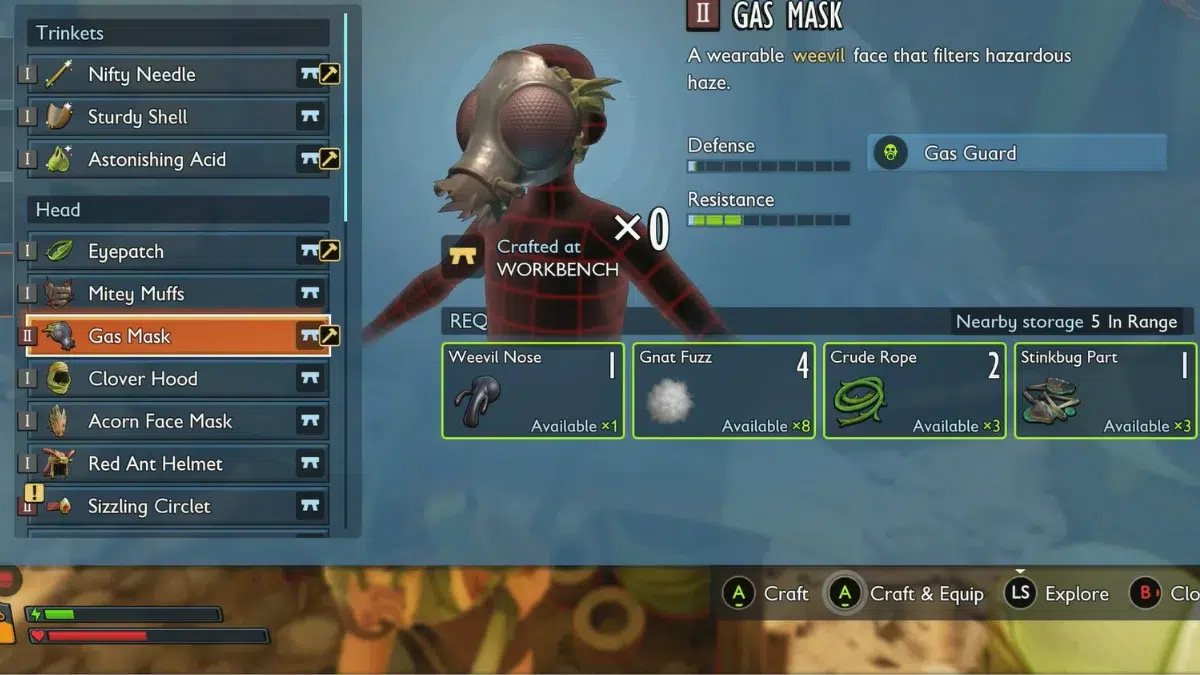The width and height of the screenshot is (1200, 675).
Task: Inspect the Crude Rope ingredient
Action: 913,391
